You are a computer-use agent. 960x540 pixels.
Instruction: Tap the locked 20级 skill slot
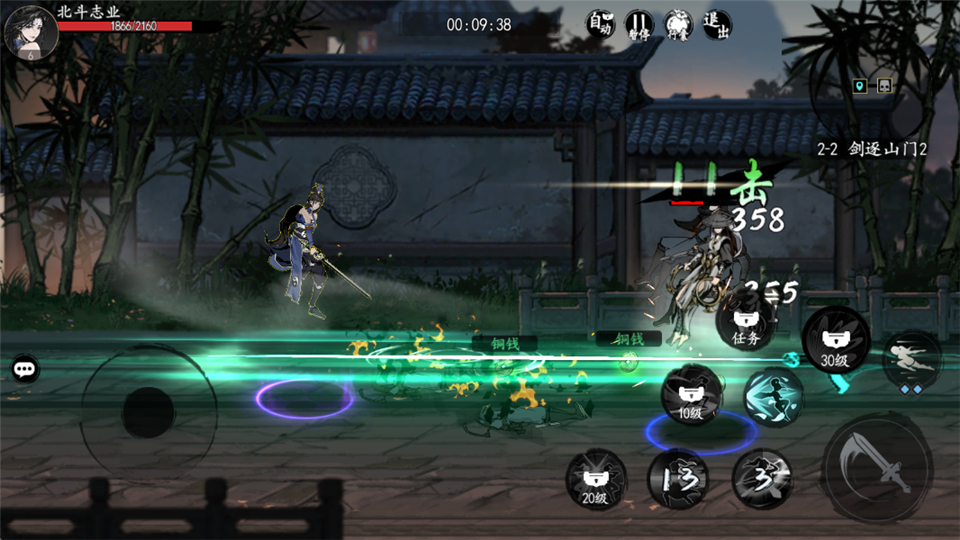tap(596, 478)
